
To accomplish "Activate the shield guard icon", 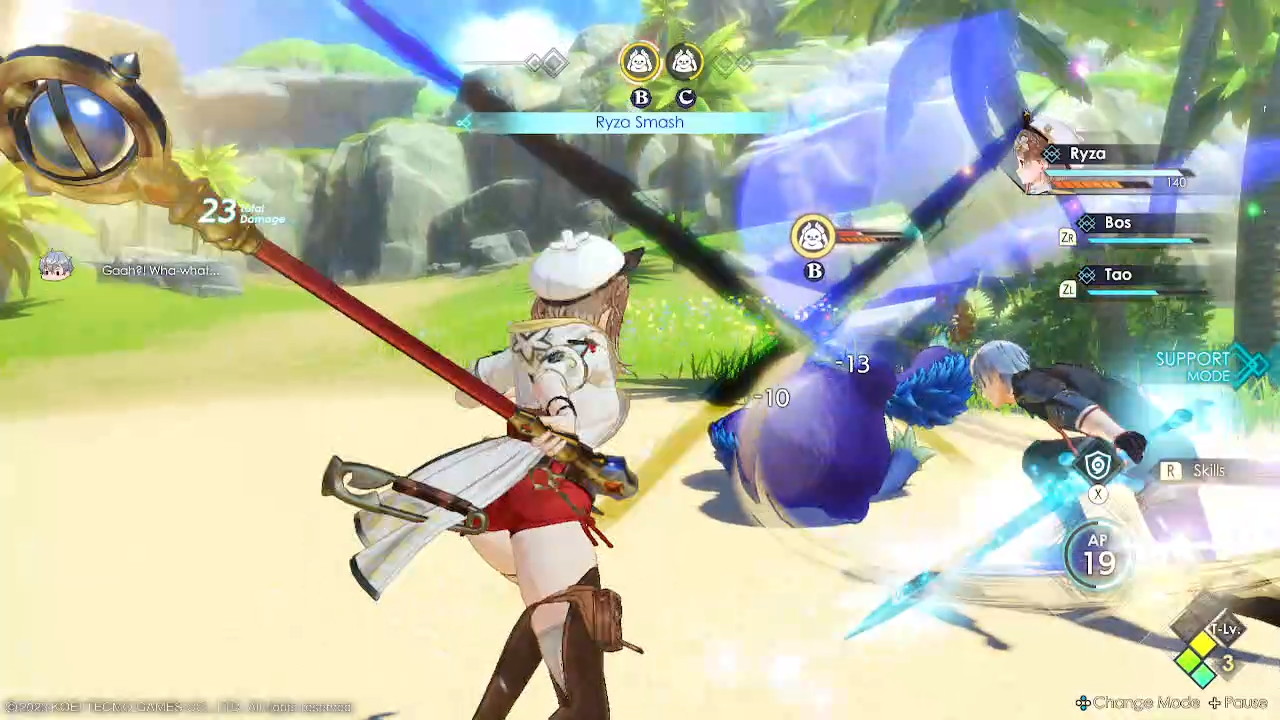I will tap(1098, 466).
